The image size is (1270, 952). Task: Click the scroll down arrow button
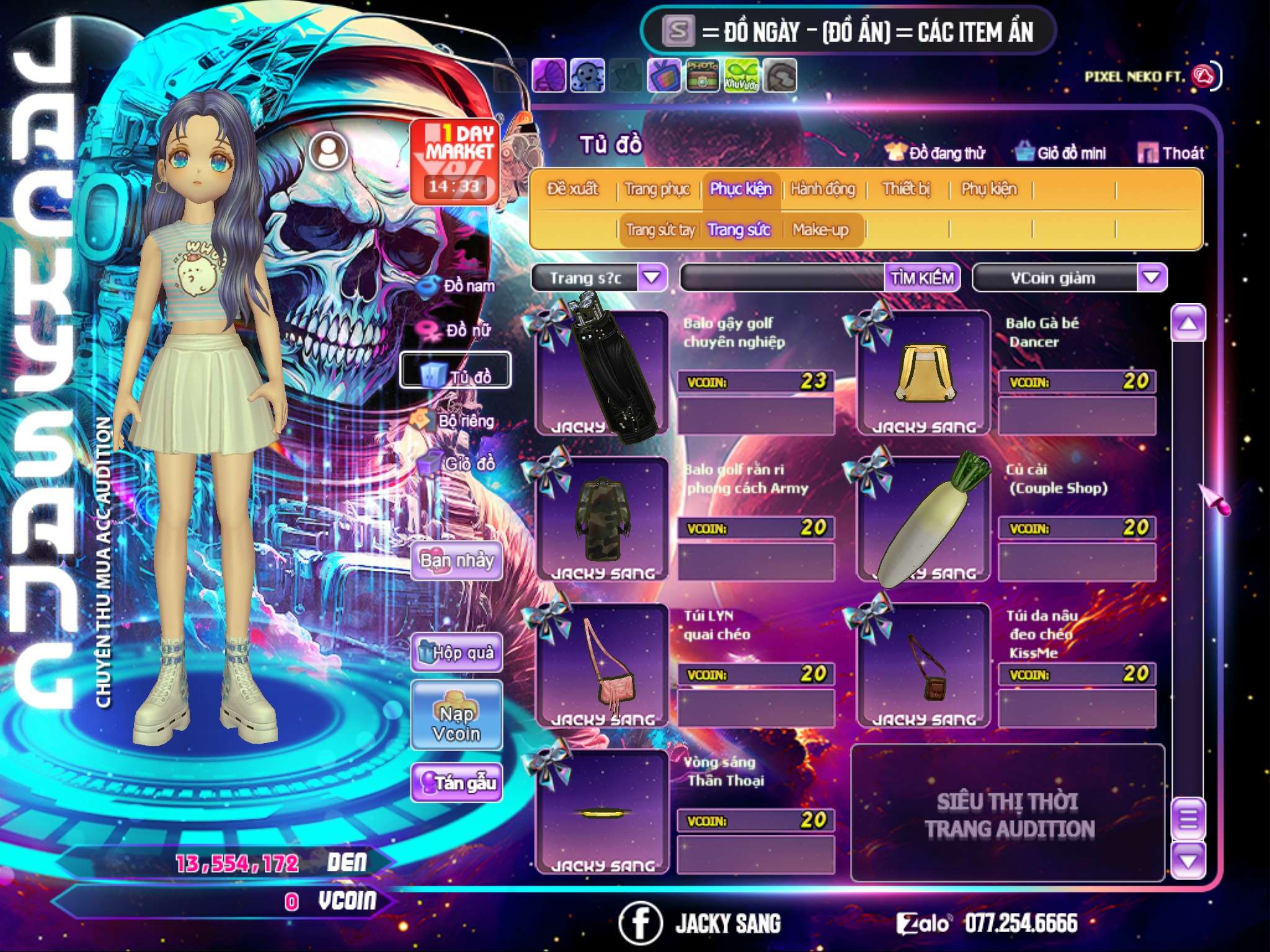tap(1188, 860)
